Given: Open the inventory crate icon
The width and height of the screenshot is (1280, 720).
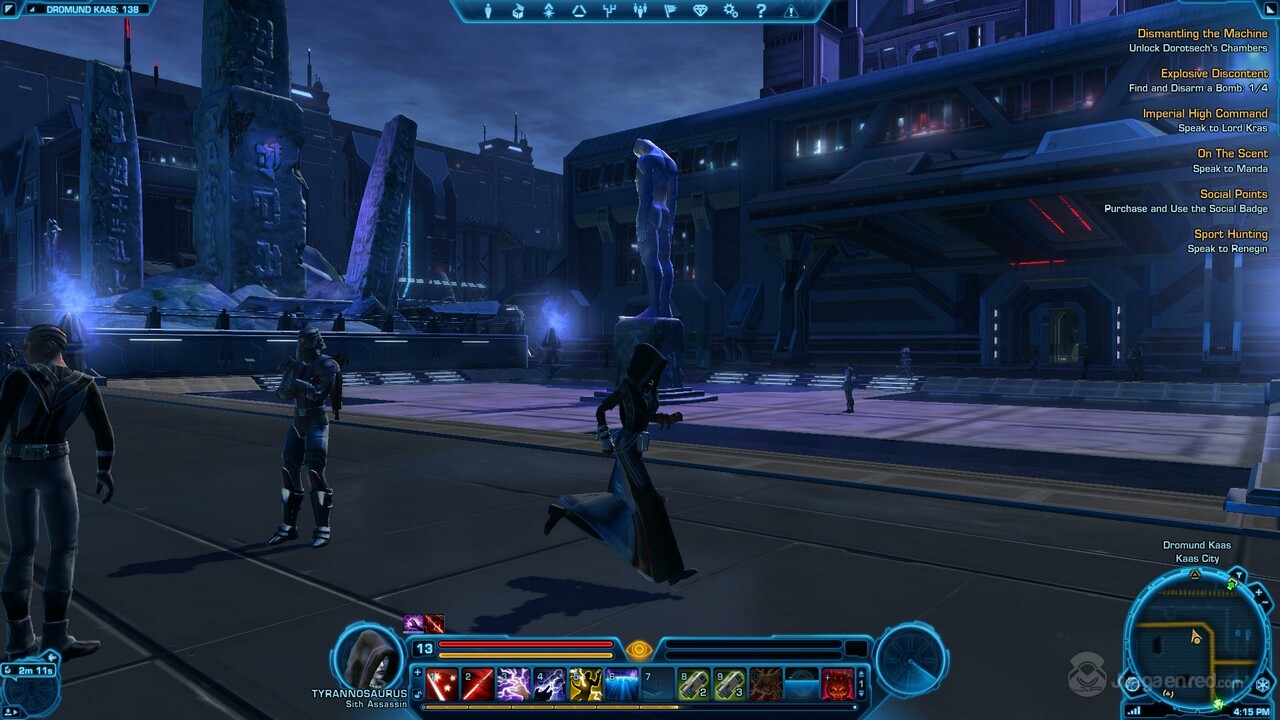Looking at the screenshot, I should (517, 11).
